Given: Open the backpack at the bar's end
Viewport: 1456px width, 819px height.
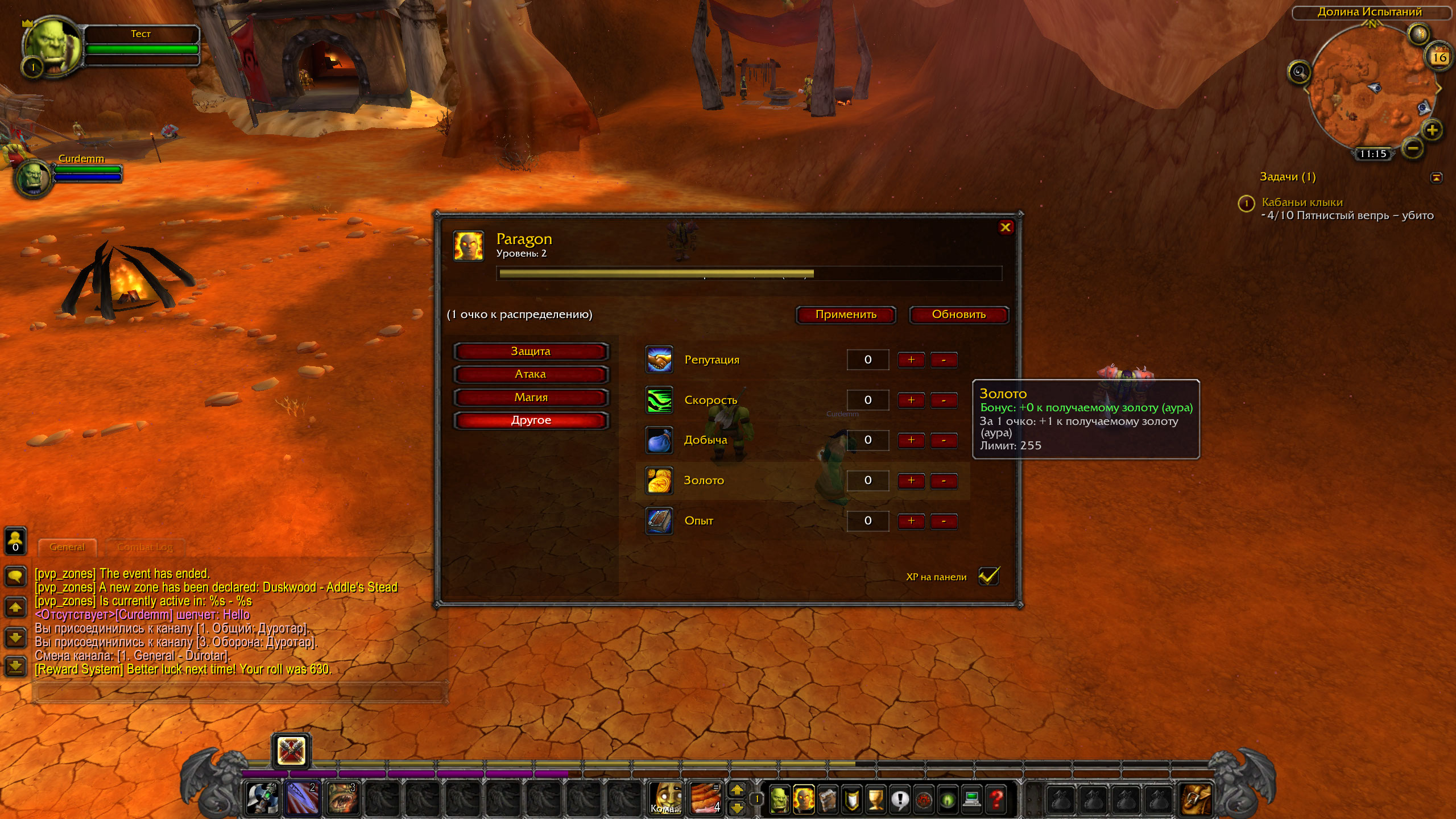Looking at the screenshot, I should 1196,798.
